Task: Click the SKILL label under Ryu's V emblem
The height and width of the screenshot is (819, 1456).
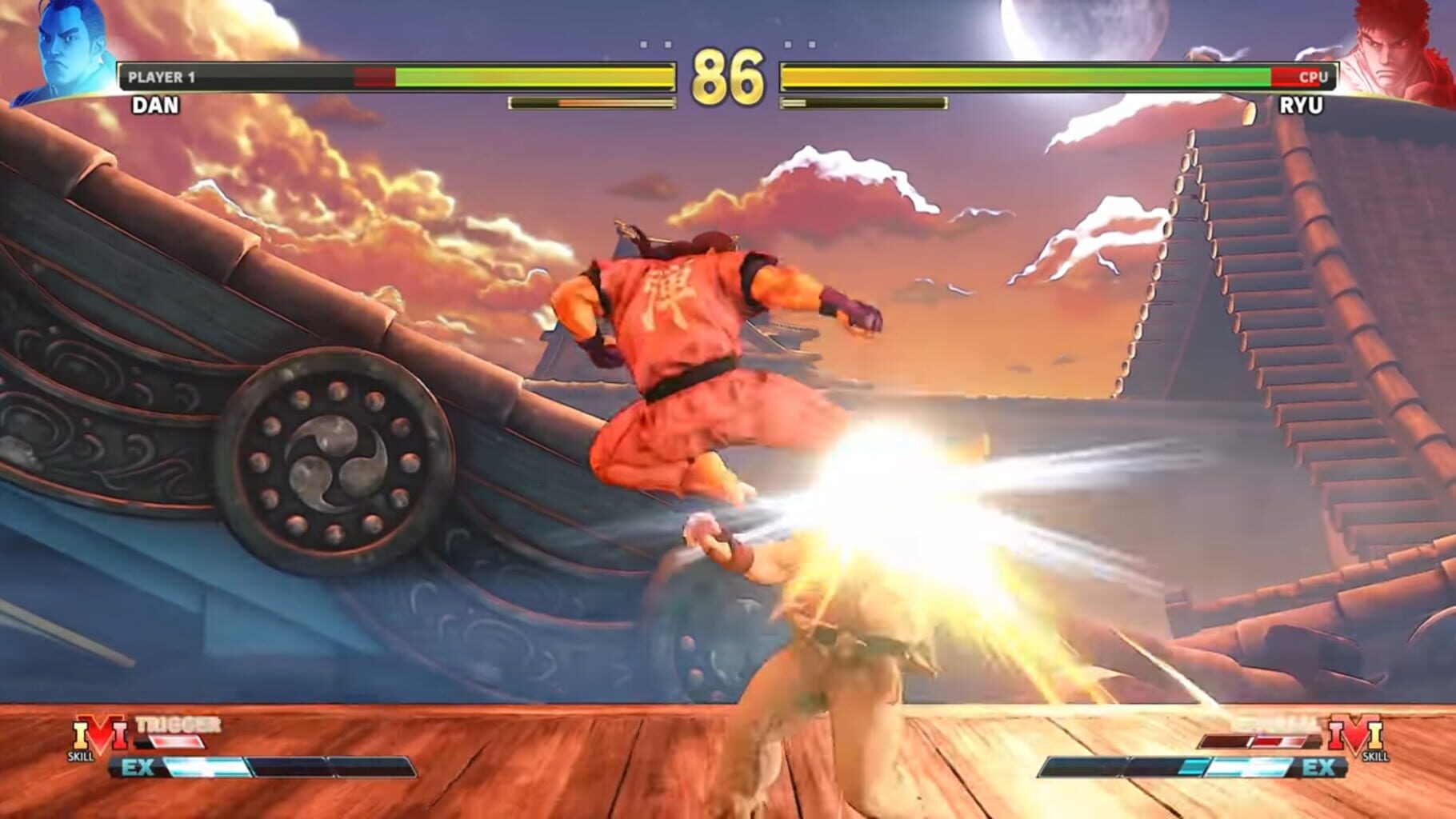Action: point(1375,757)
